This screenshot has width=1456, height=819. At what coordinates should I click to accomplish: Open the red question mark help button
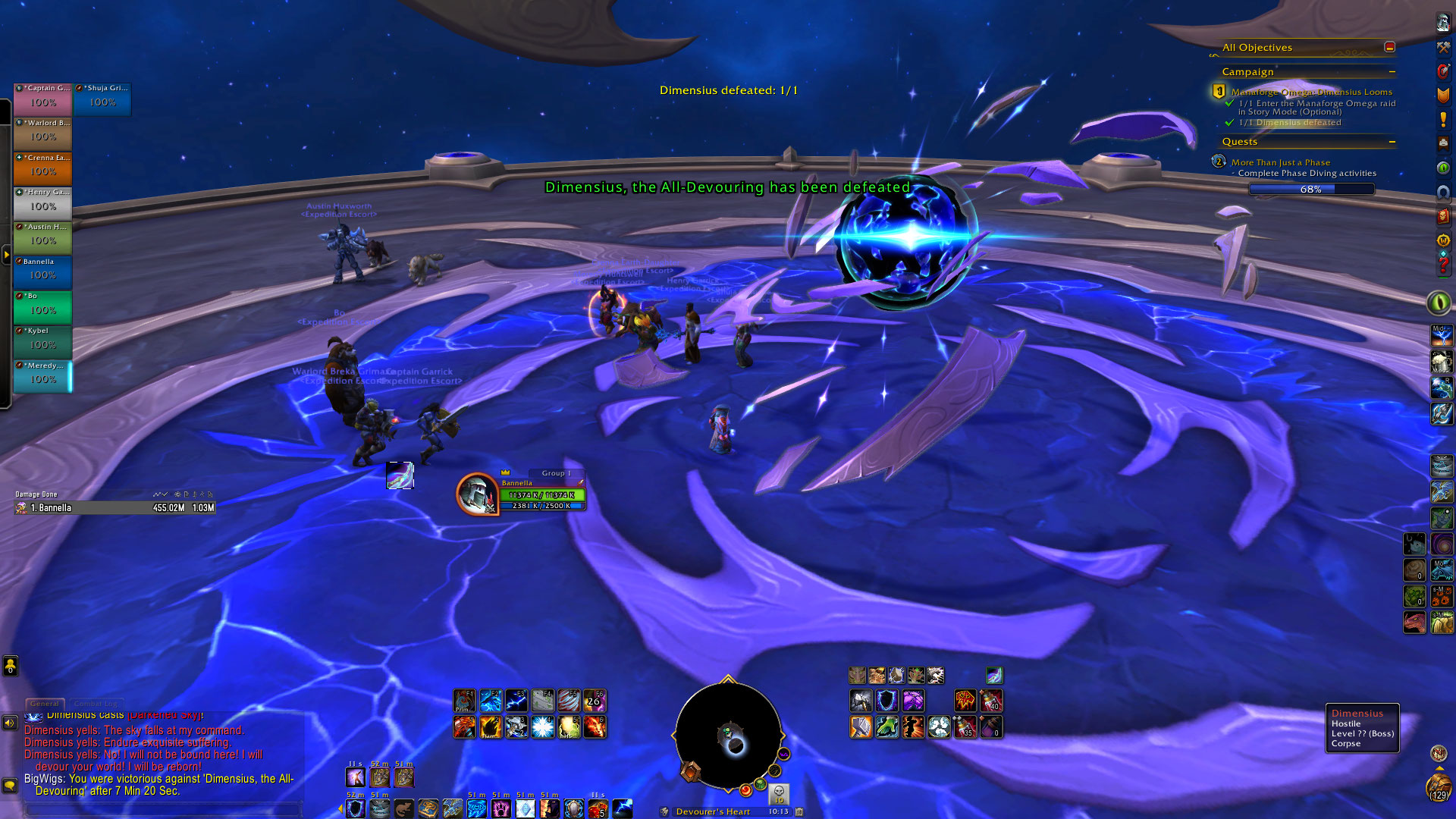[x=1443, y=265]
